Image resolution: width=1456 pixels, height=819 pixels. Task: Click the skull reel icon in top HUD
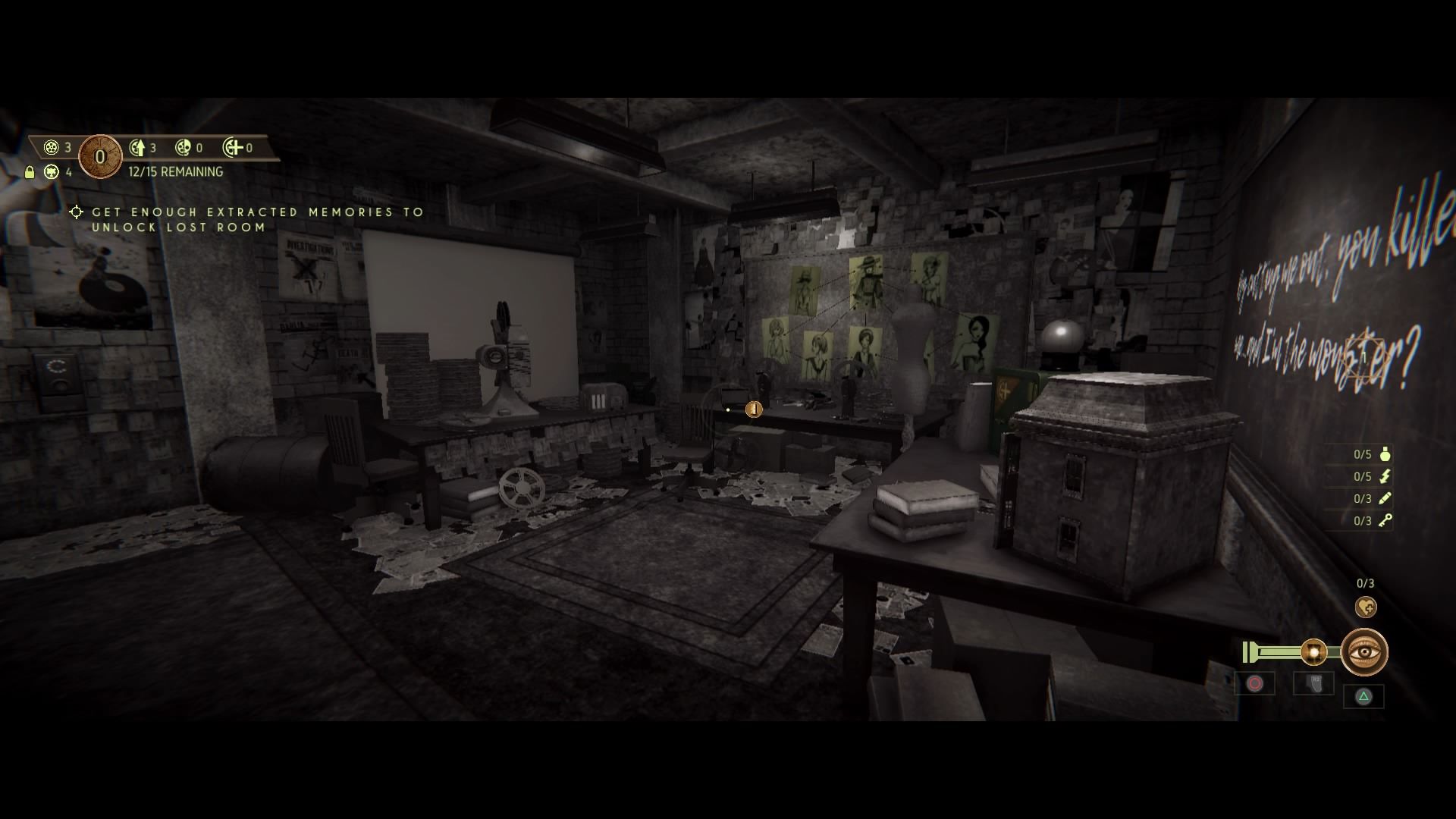[x=182, y=147]
